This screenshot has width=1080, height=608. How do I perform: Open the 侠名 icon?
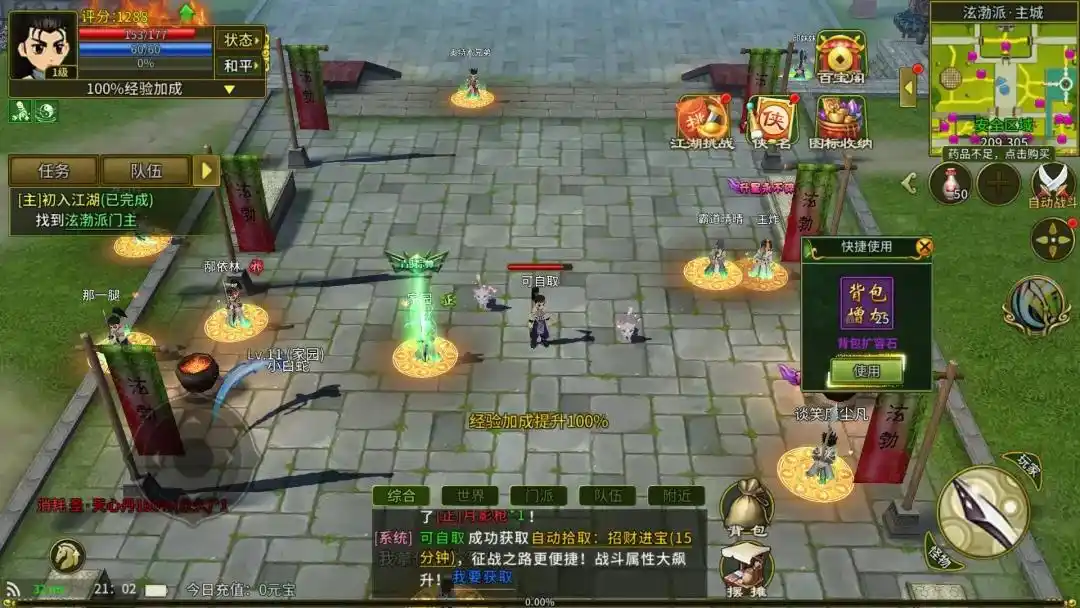[x=771, y=121]
